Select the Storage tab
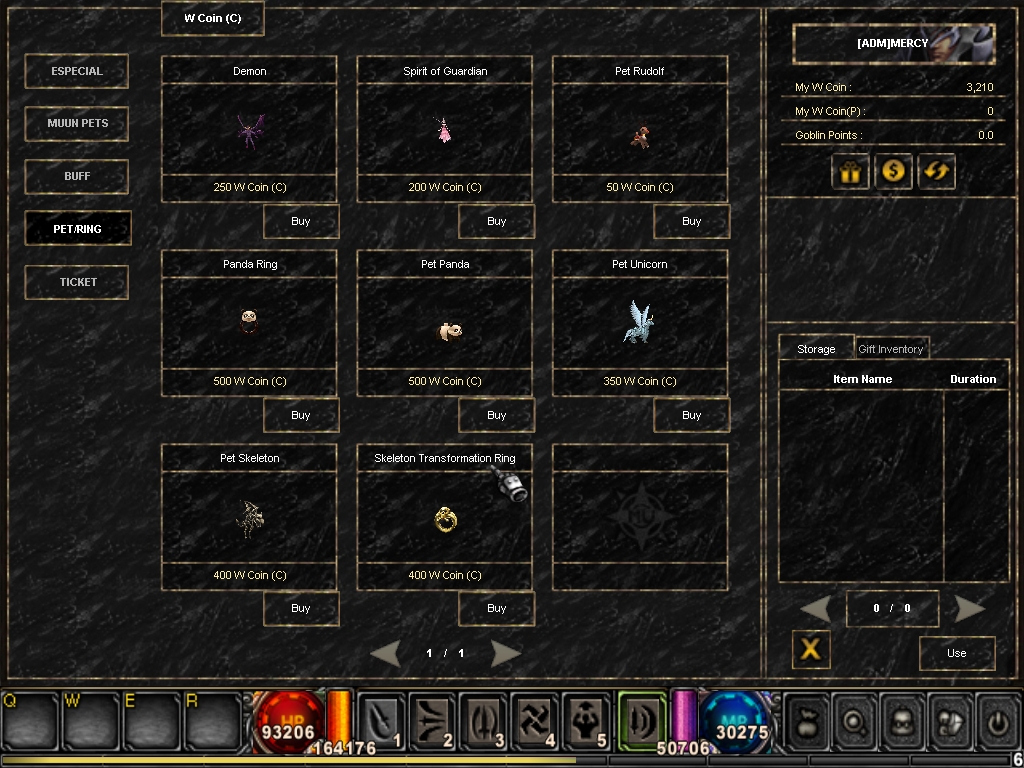This screenshot has height=768, width=1024. pos(816,349)
